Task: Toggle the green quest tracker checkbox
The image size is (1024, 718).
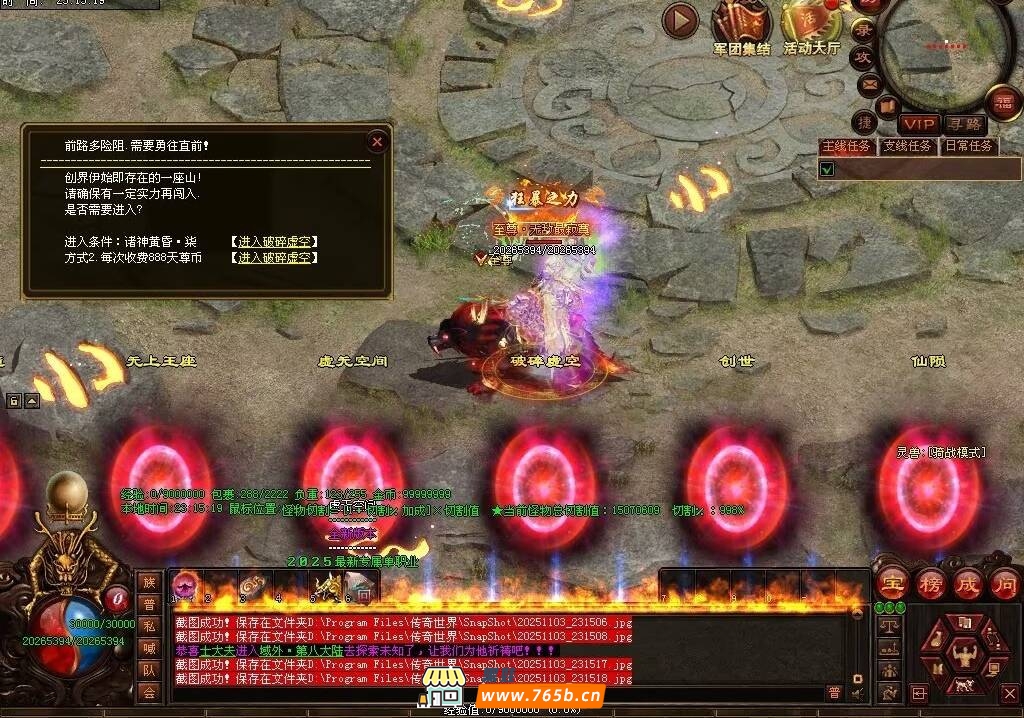Action: [827, 169]
